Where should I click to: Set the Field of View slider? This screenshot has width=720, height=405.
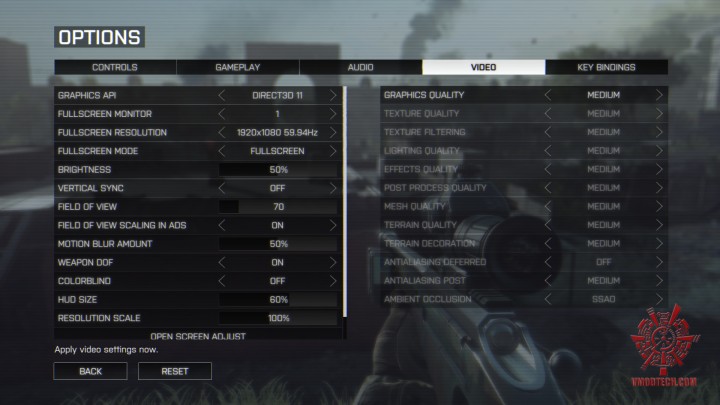tap(278, 207)
